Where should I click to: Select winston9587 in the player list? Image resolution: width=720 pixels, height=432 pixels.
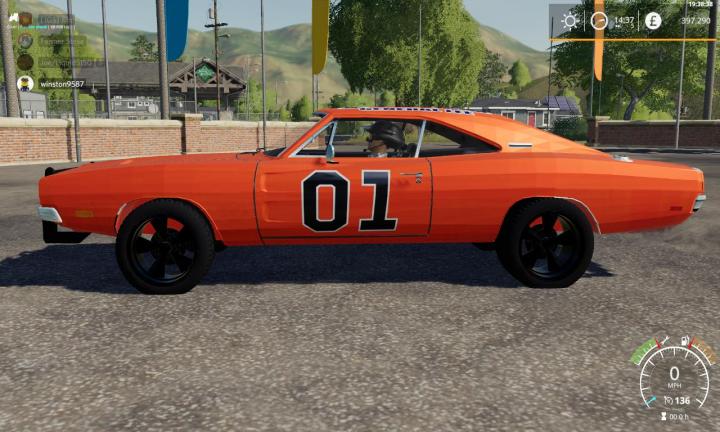[x=62, y=84]
